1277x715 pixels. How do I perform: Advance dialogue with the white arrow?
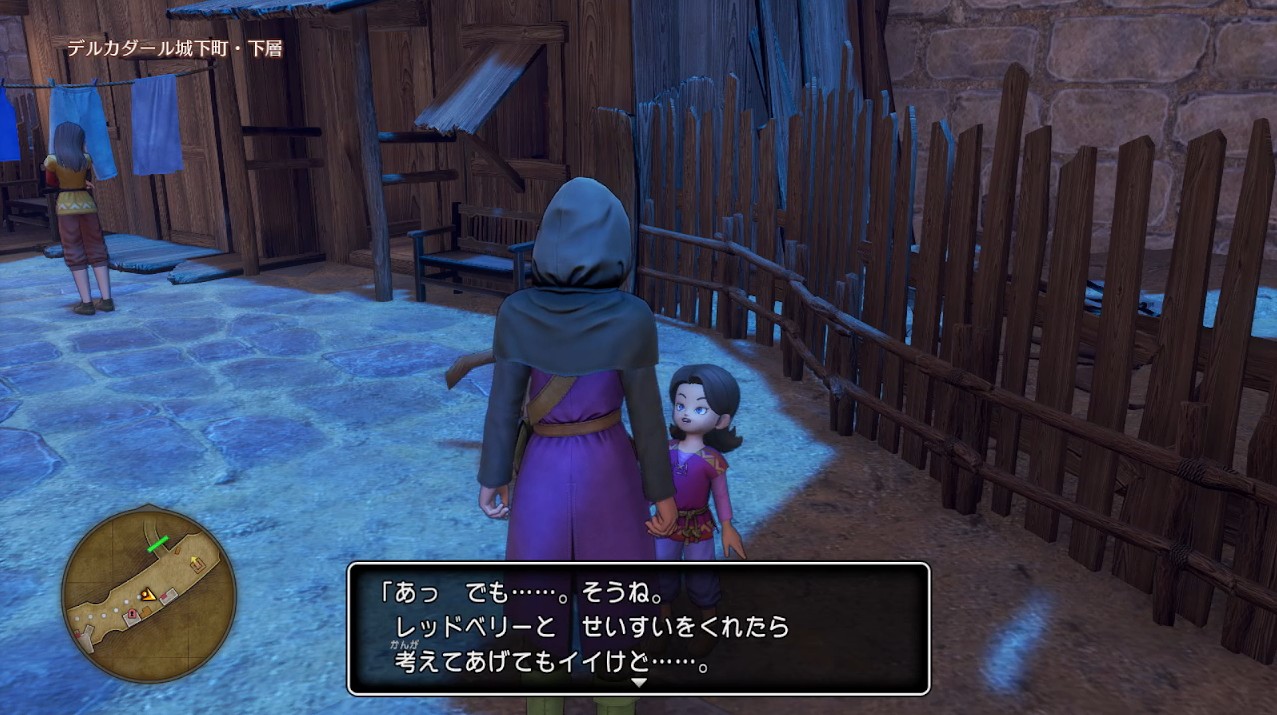639,682
